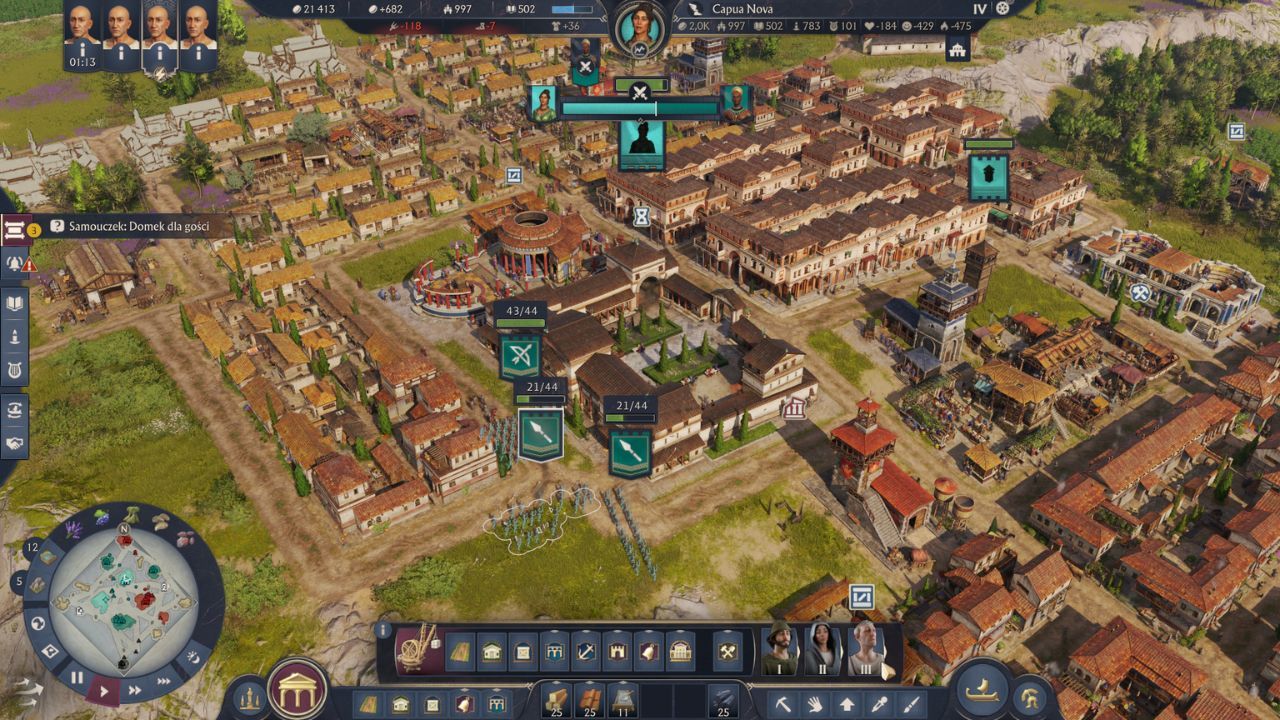Choose the anchor harbor build category
1280x720 pixels.
pos(586,652)
